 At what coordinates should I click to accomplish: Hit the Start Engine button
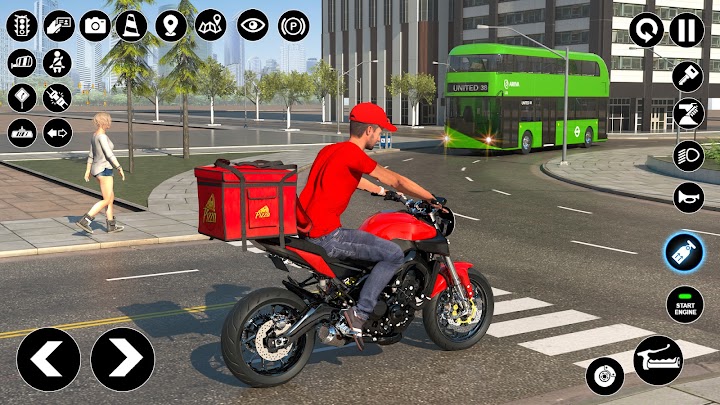click(x=685, y=304)
